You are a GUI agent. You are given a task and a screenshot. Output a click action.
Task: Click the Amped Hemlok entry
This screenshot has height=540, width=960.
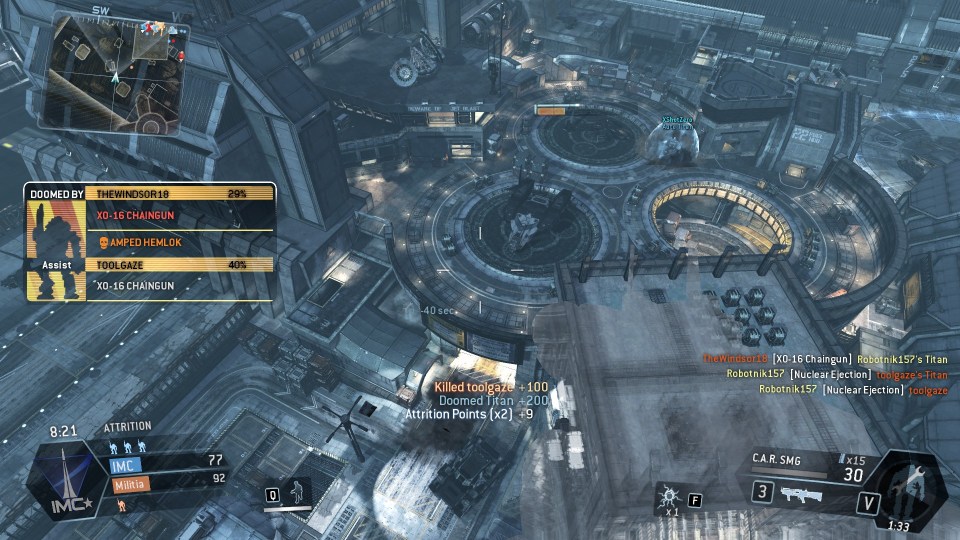[142, 241]
